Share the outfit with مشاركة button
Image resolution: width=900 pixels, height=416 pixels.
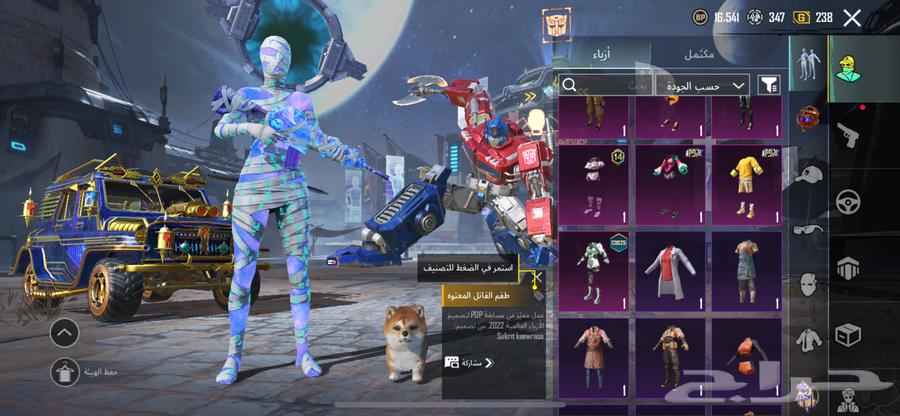[470, 362]
